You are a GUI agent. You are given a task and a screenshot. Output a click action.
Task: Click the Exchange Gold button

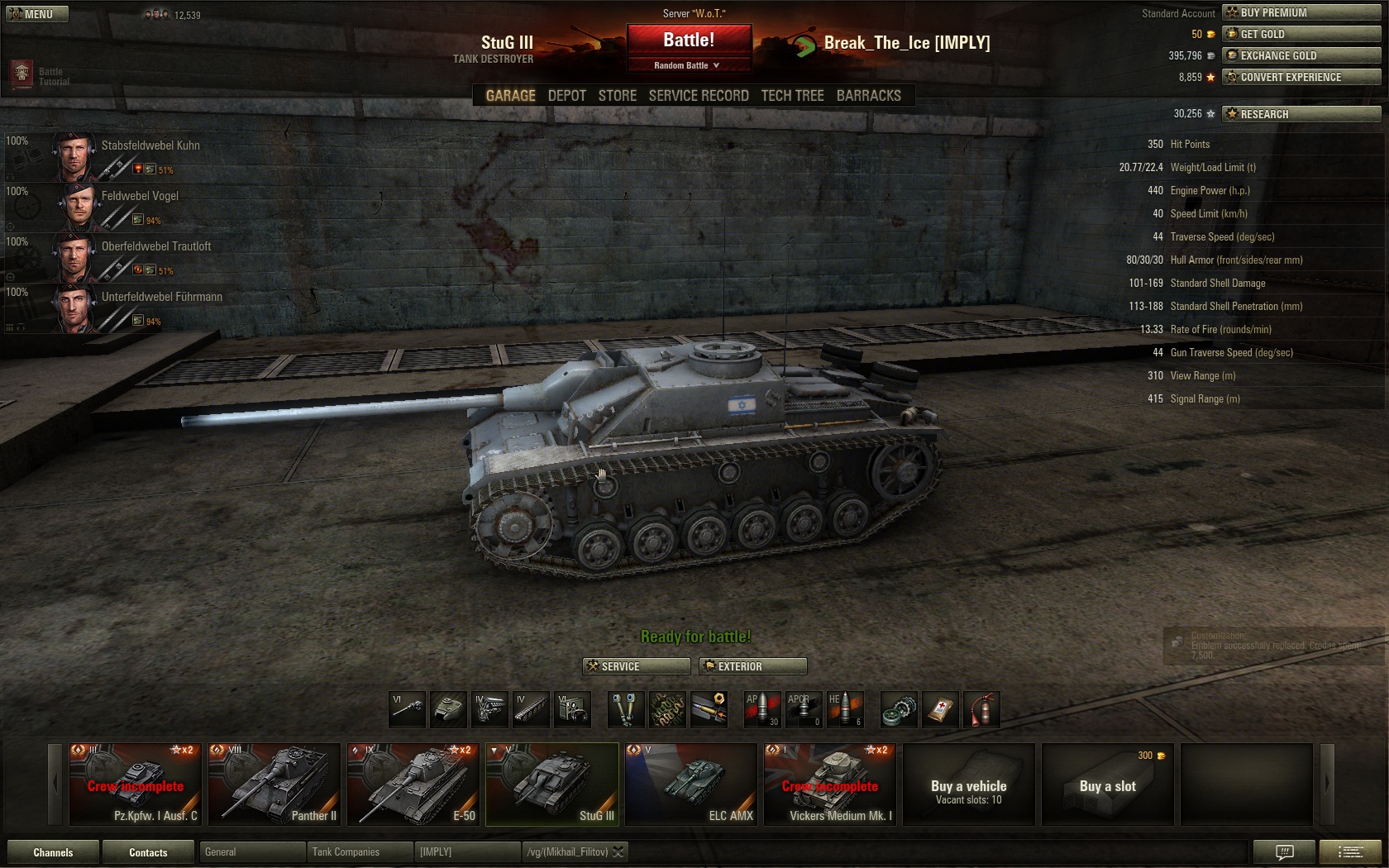[x=1301, y=55]
